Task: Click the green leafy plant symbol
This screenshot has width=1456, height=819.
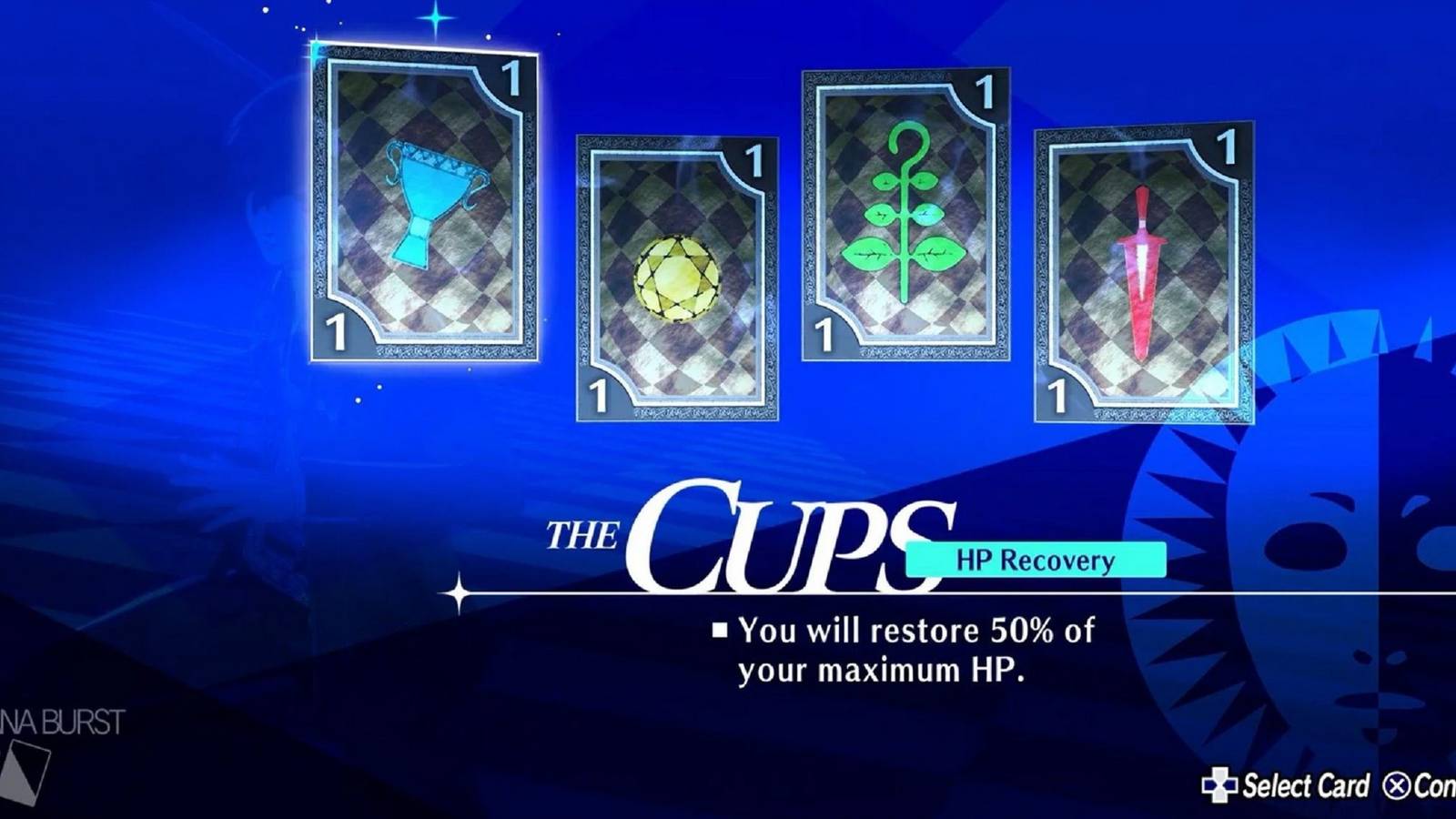Action: pos(908,214)
